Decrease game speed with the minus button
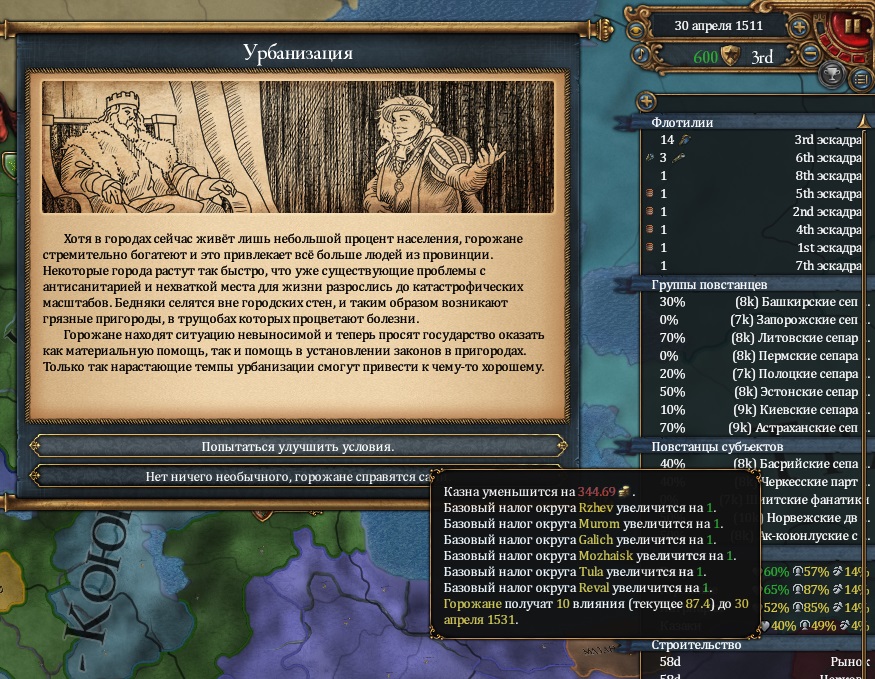Viewport: 875px width, 679px height. point(812,53)
